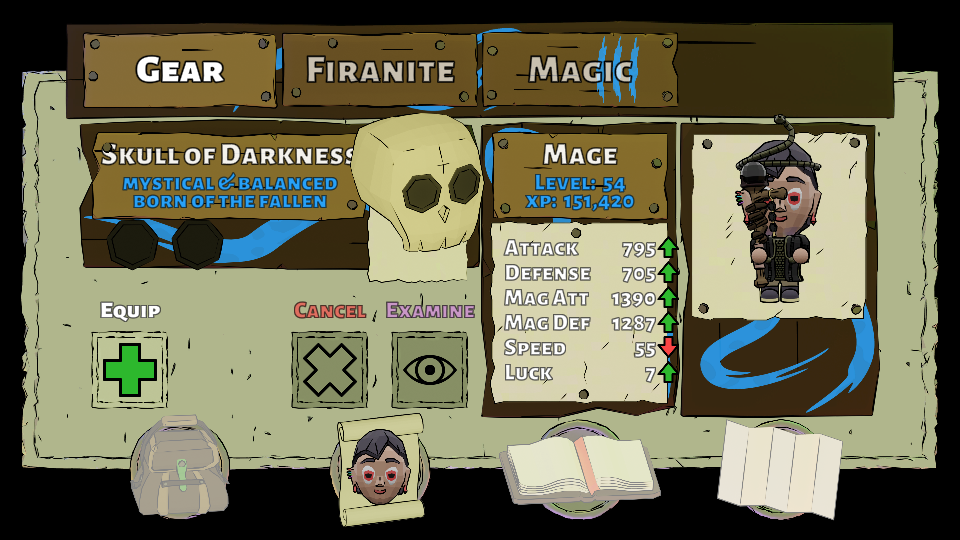Switch to the Gear tab
The image size is (960, 540).
click(x=178, y=70)
